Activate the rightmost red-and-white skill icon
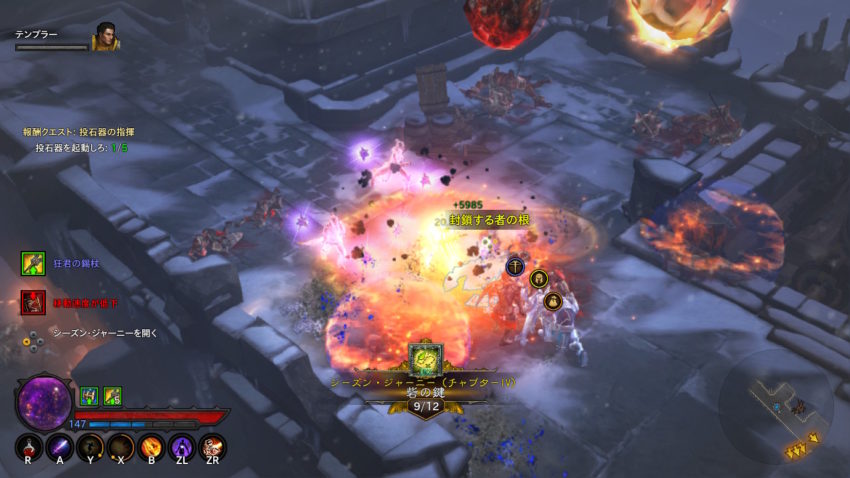This screenshot has height=478, width=850. [x=212, y=447]
